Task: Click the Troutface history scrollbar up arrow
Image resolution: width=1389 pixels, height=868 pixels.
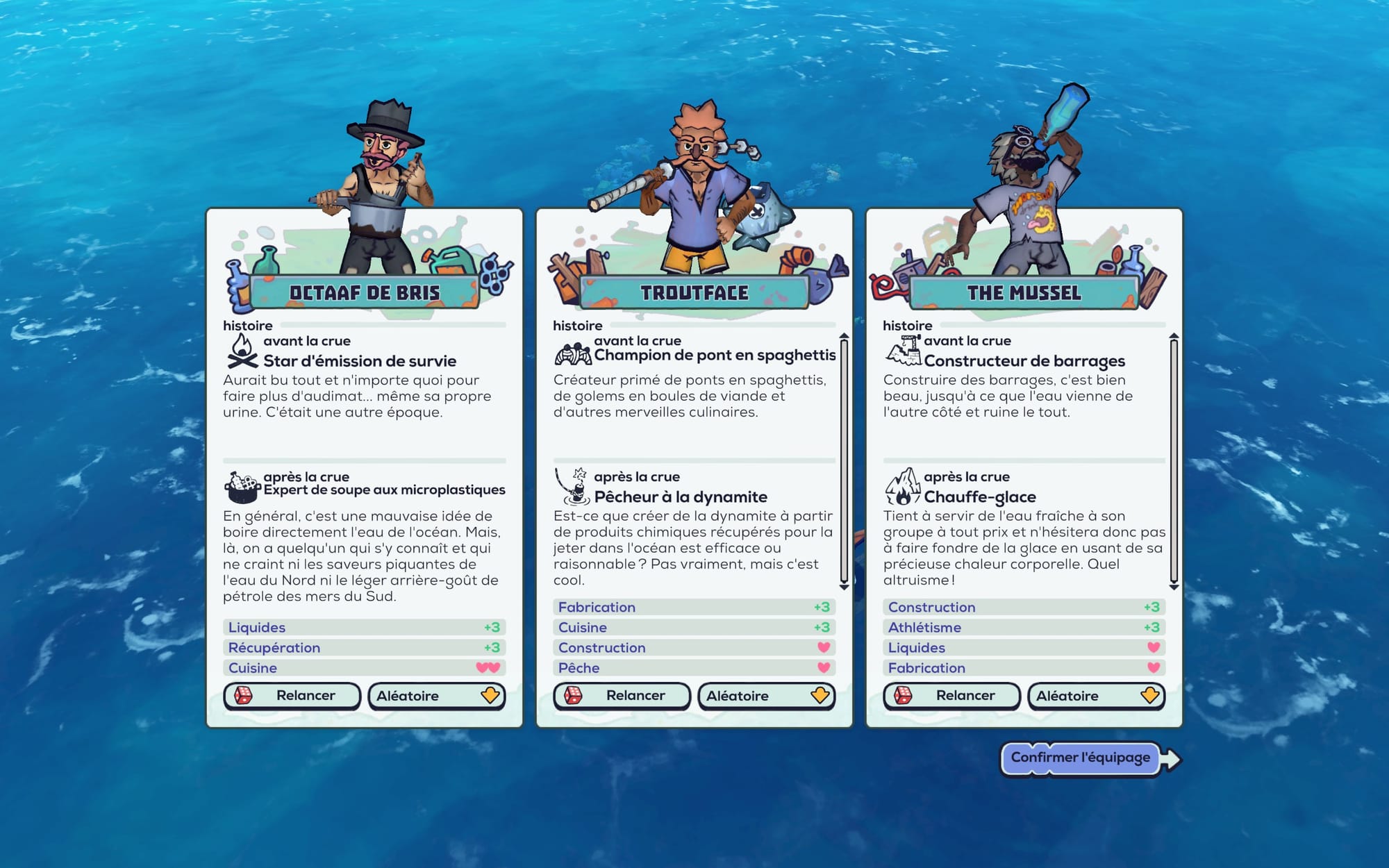Action: [x=844, y=337]
